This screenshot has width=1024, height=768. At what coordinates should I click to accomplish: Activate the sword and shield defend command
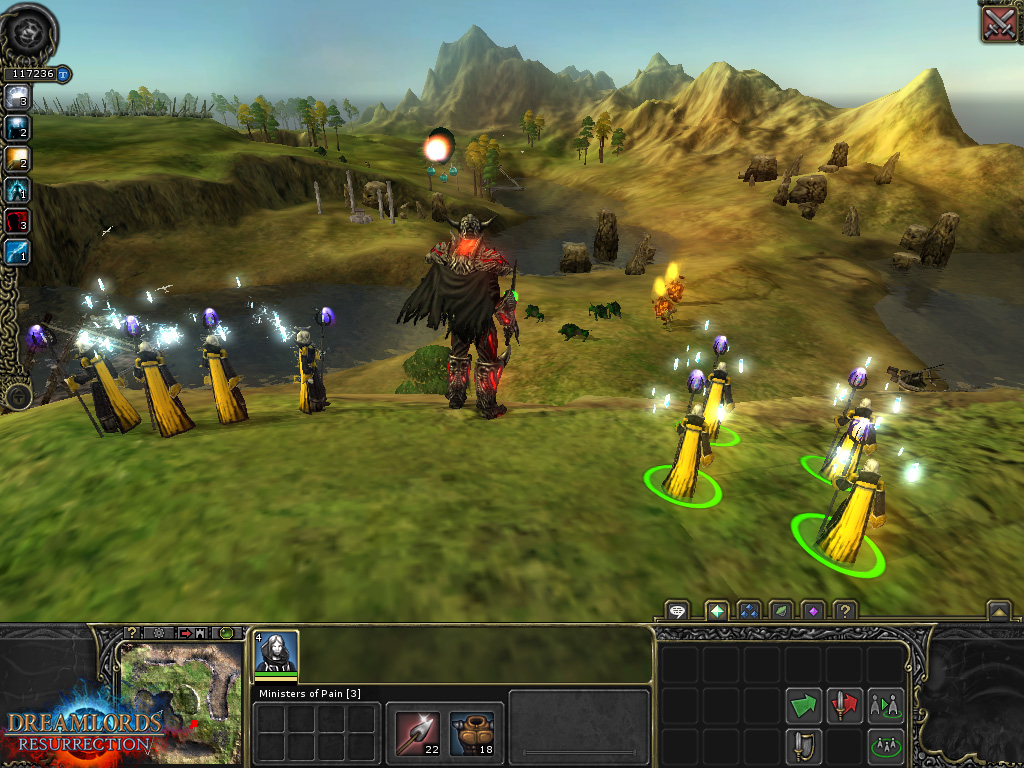[803, 745]
